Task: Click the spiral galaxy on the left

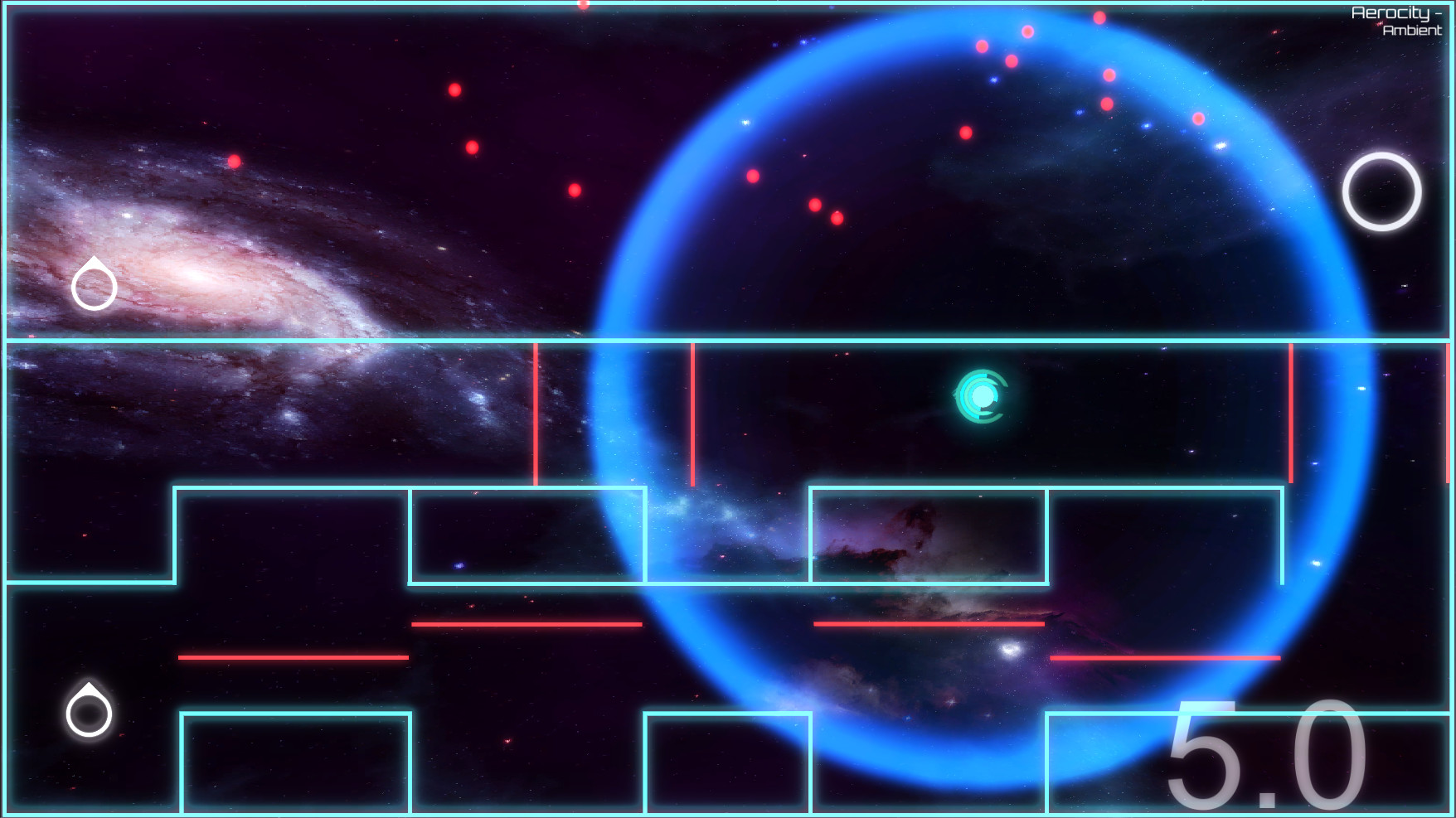Action: click(x=191, y=273)
